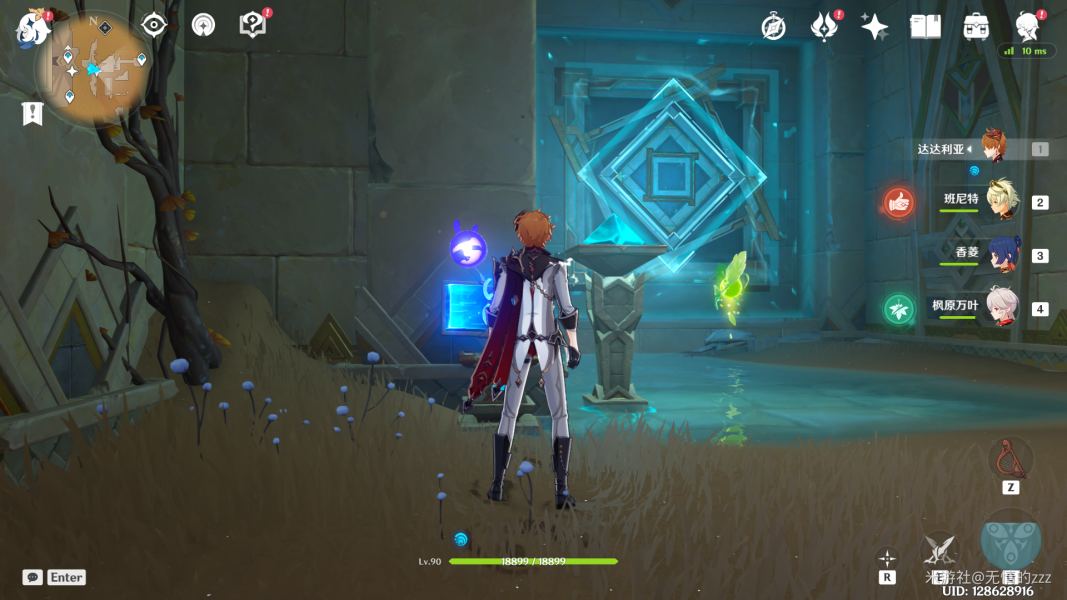Click the eye icon beside the minimap
The image size is (1067, 600).
[x=153, y=25]
